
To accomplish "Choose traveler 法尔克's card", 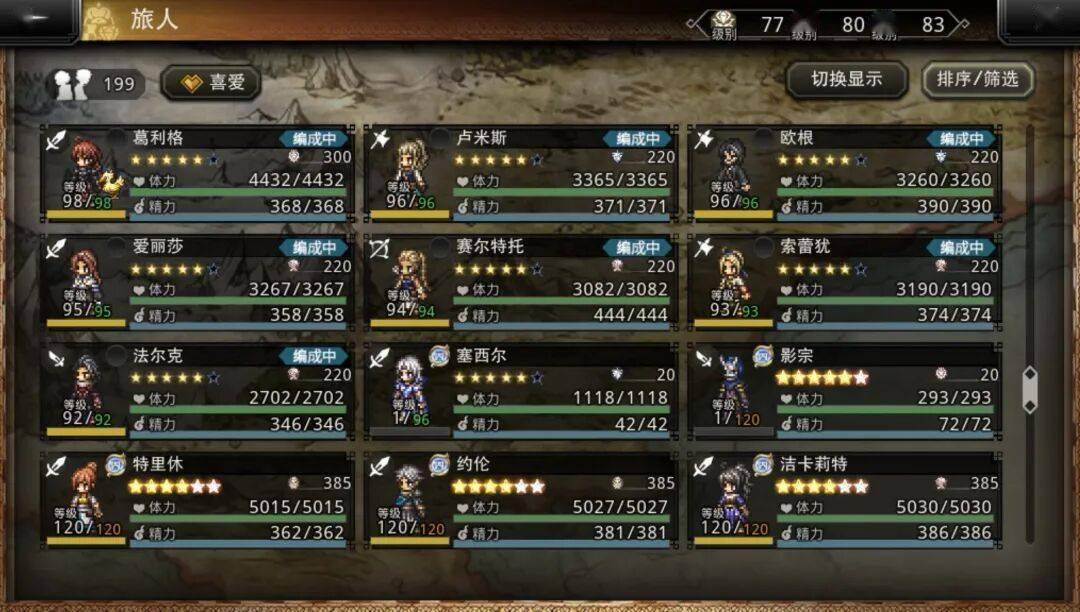I will [x=196, y=391].
